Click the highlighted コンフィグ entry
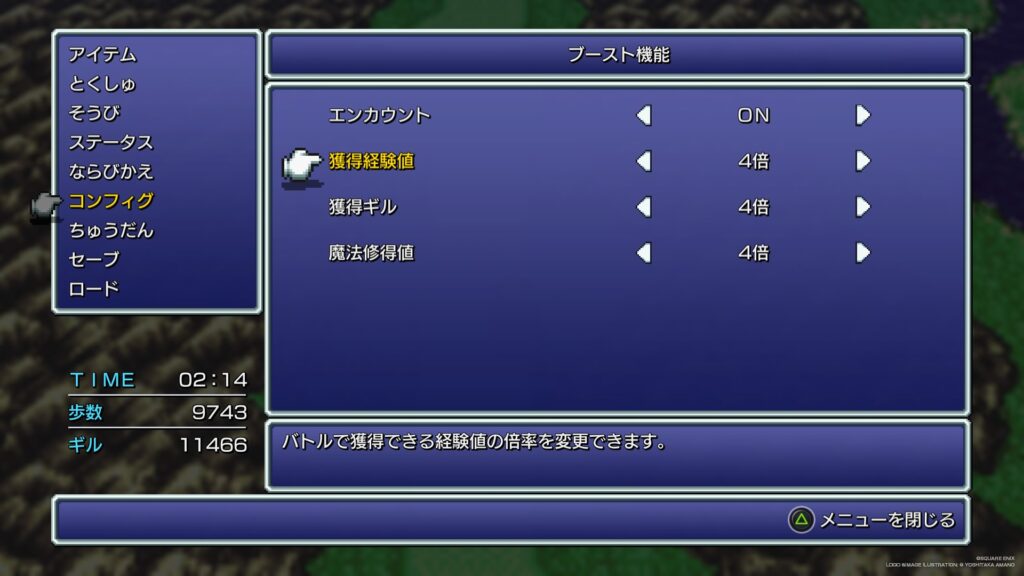This screenshot has width=1024, height=576. pos(111,201)
